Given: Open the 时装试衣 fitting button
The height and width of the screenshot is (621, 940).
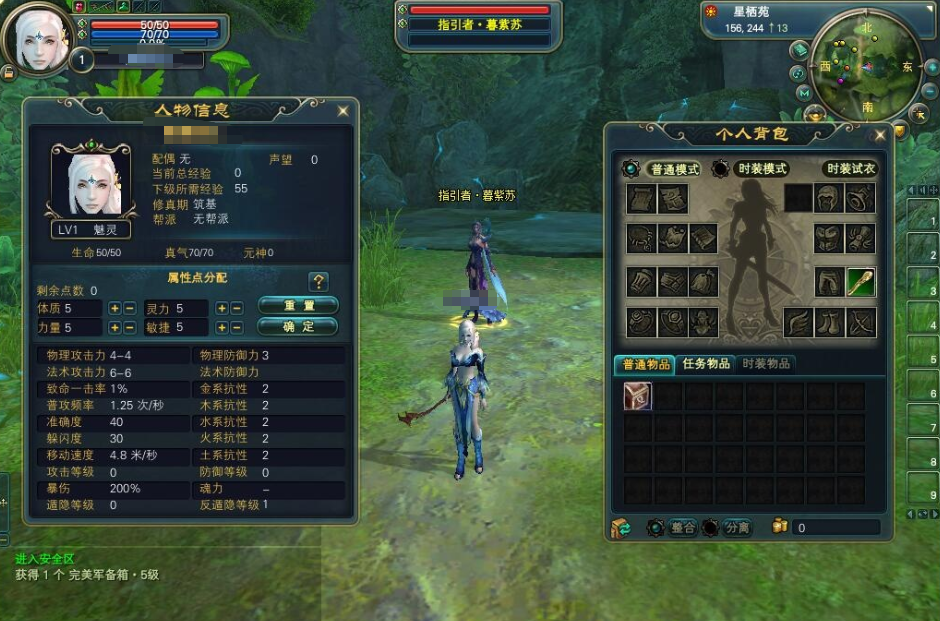Looking at the screenshot, I should (850, 169).
